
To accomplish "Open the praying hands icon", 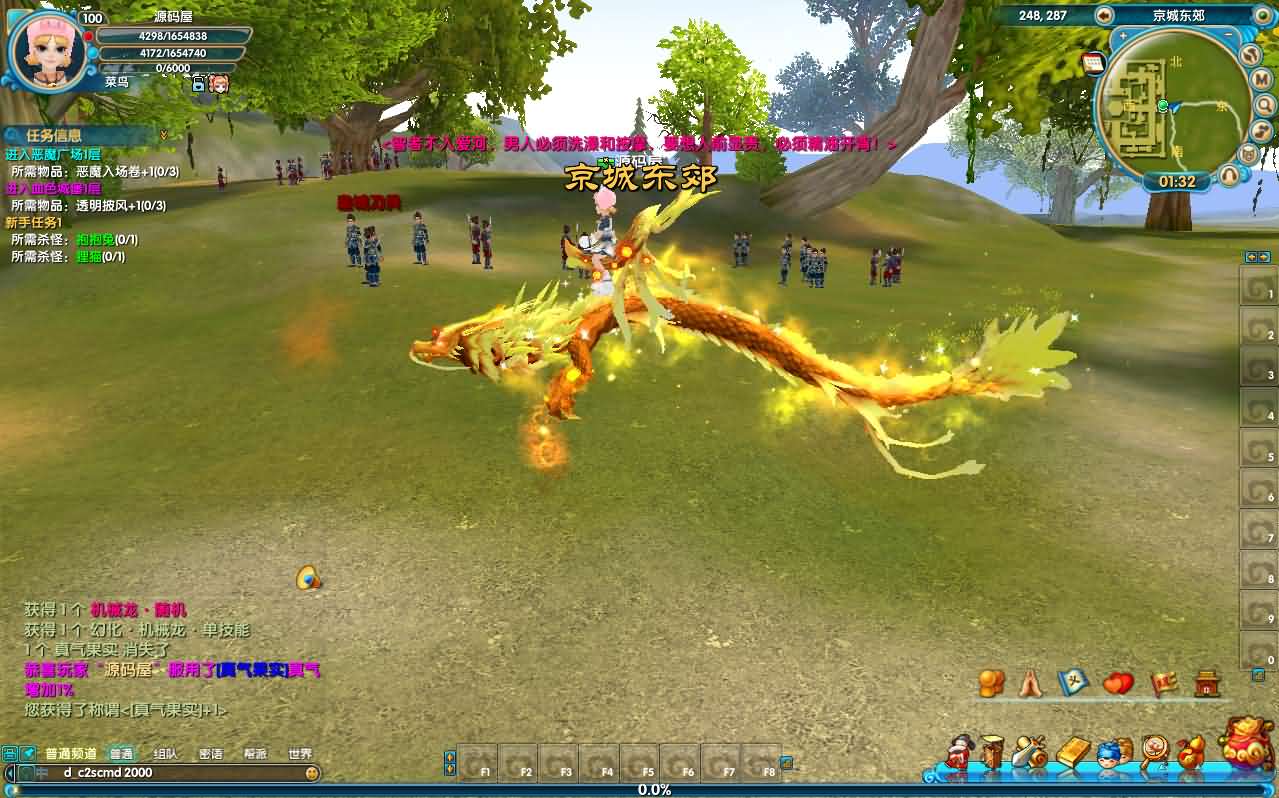I will pyautogui.click(x=1030, y=684).
